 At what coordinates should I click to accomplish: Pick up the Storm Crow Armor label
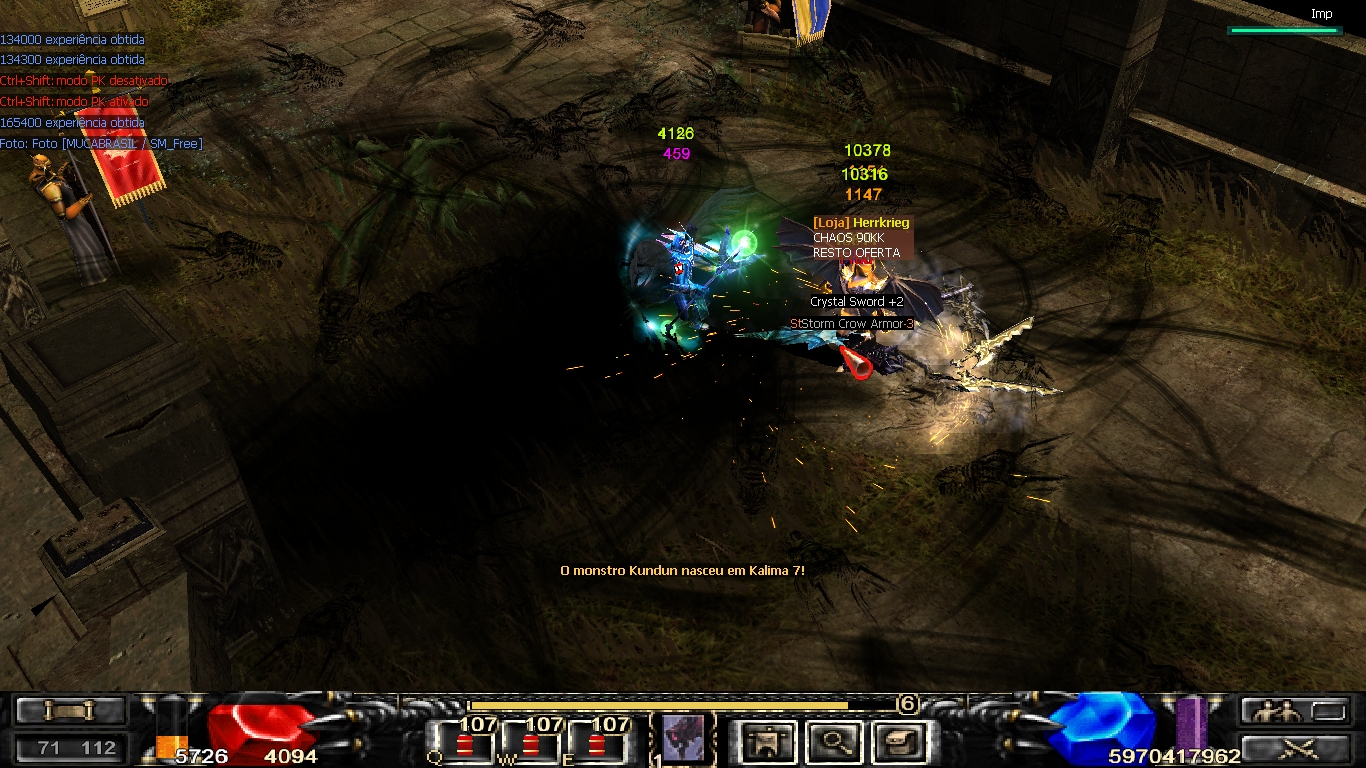[852, 324]
